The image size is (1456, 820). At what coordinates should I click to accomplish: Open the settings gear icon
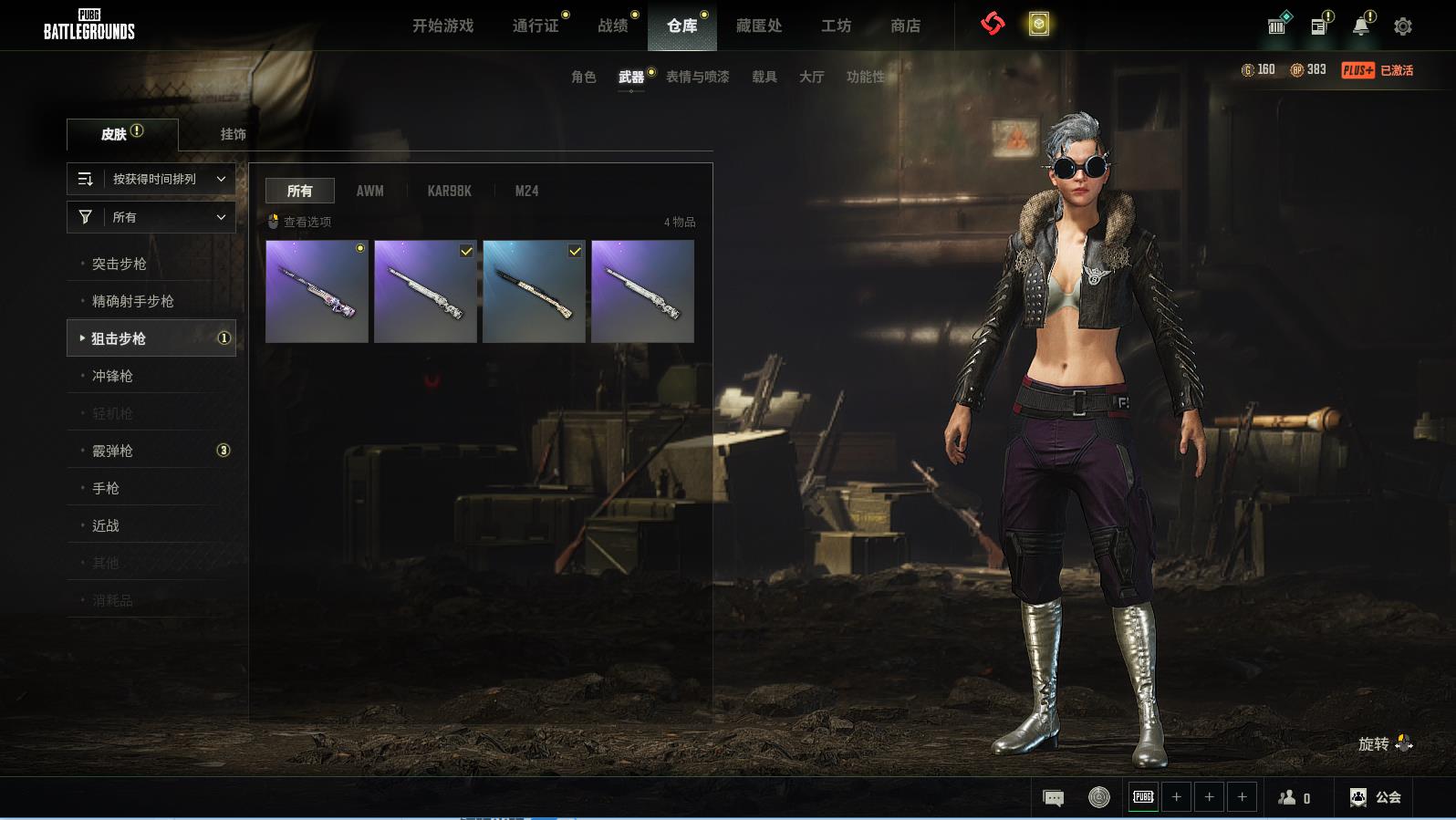click(1403, 26)
